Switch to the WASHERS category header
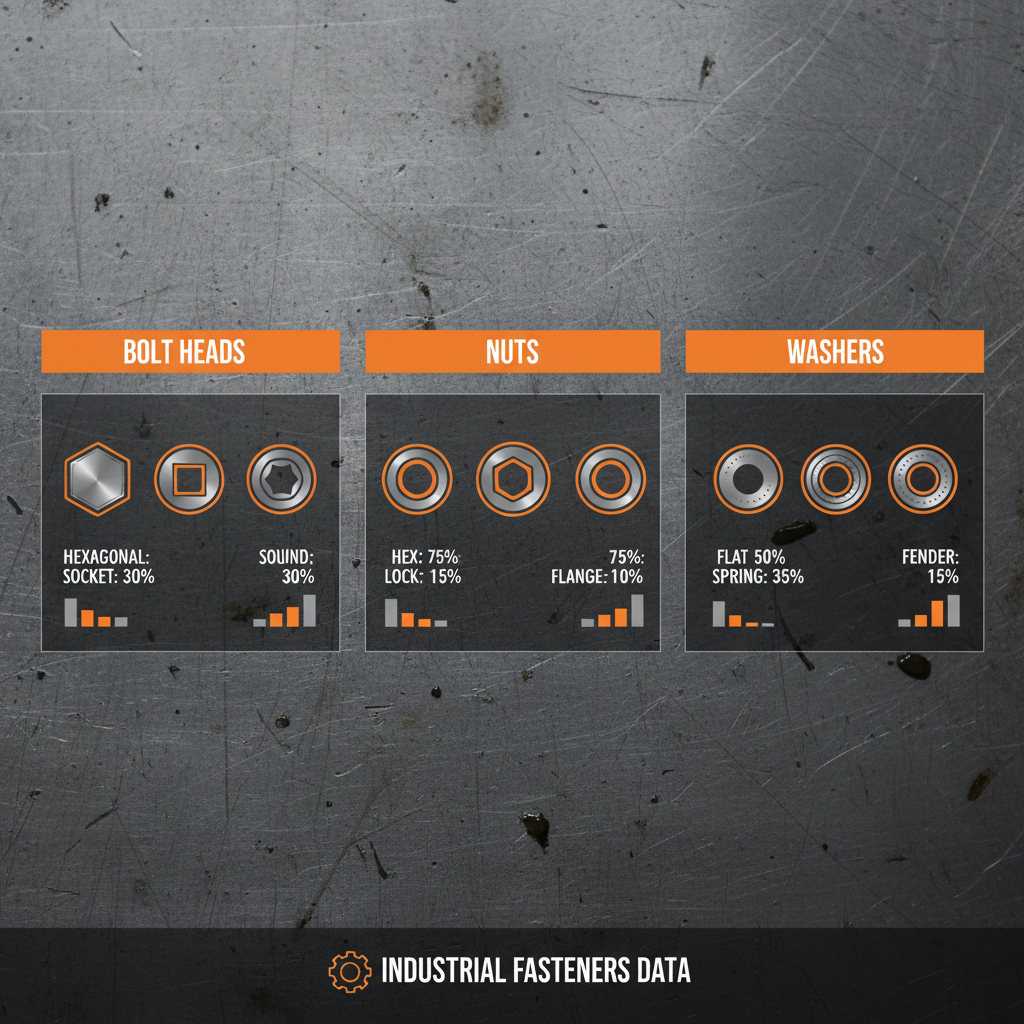This screenshot has width=1024, height=1024. coord(834,352)
